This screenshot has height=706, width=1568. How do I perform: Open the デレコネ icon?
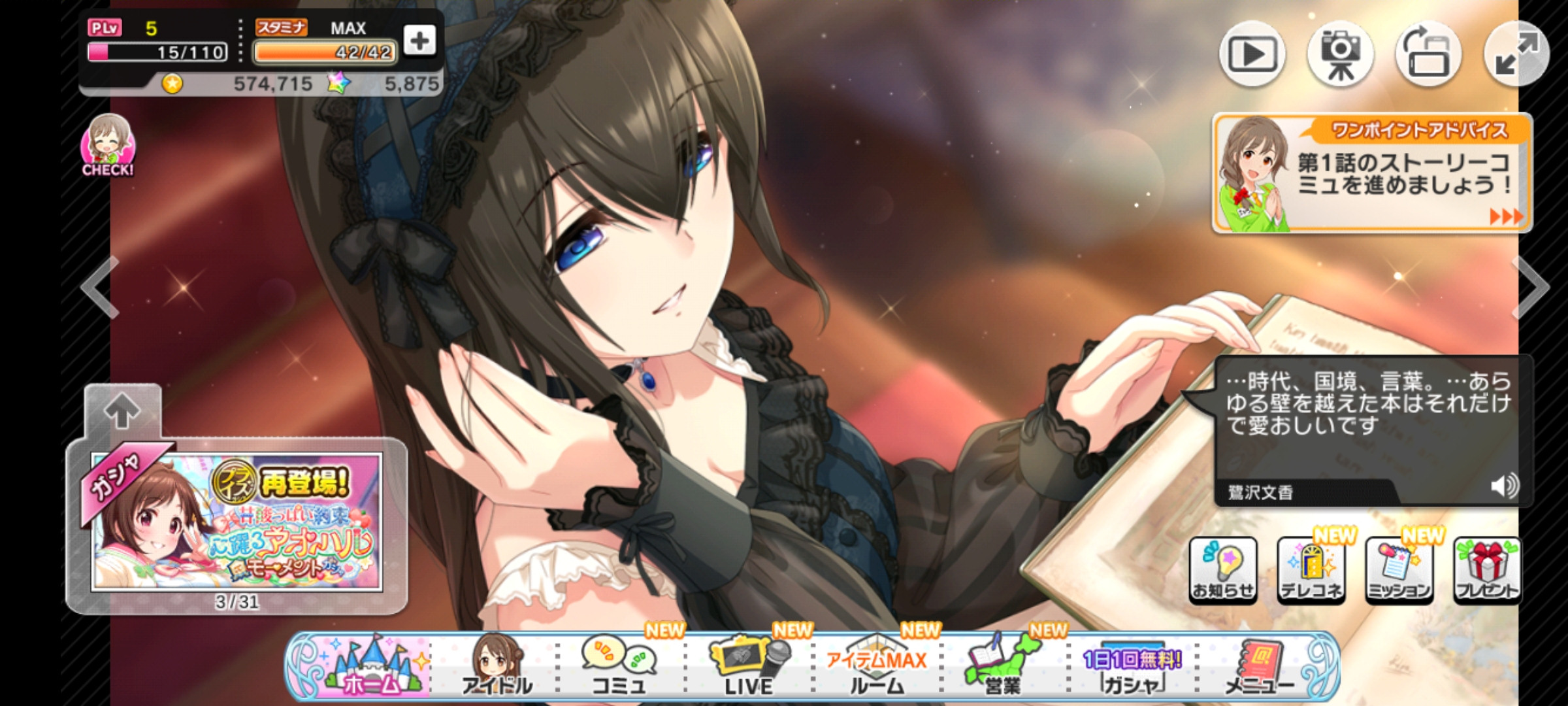pyautogui.click(x=1311, y=570)
